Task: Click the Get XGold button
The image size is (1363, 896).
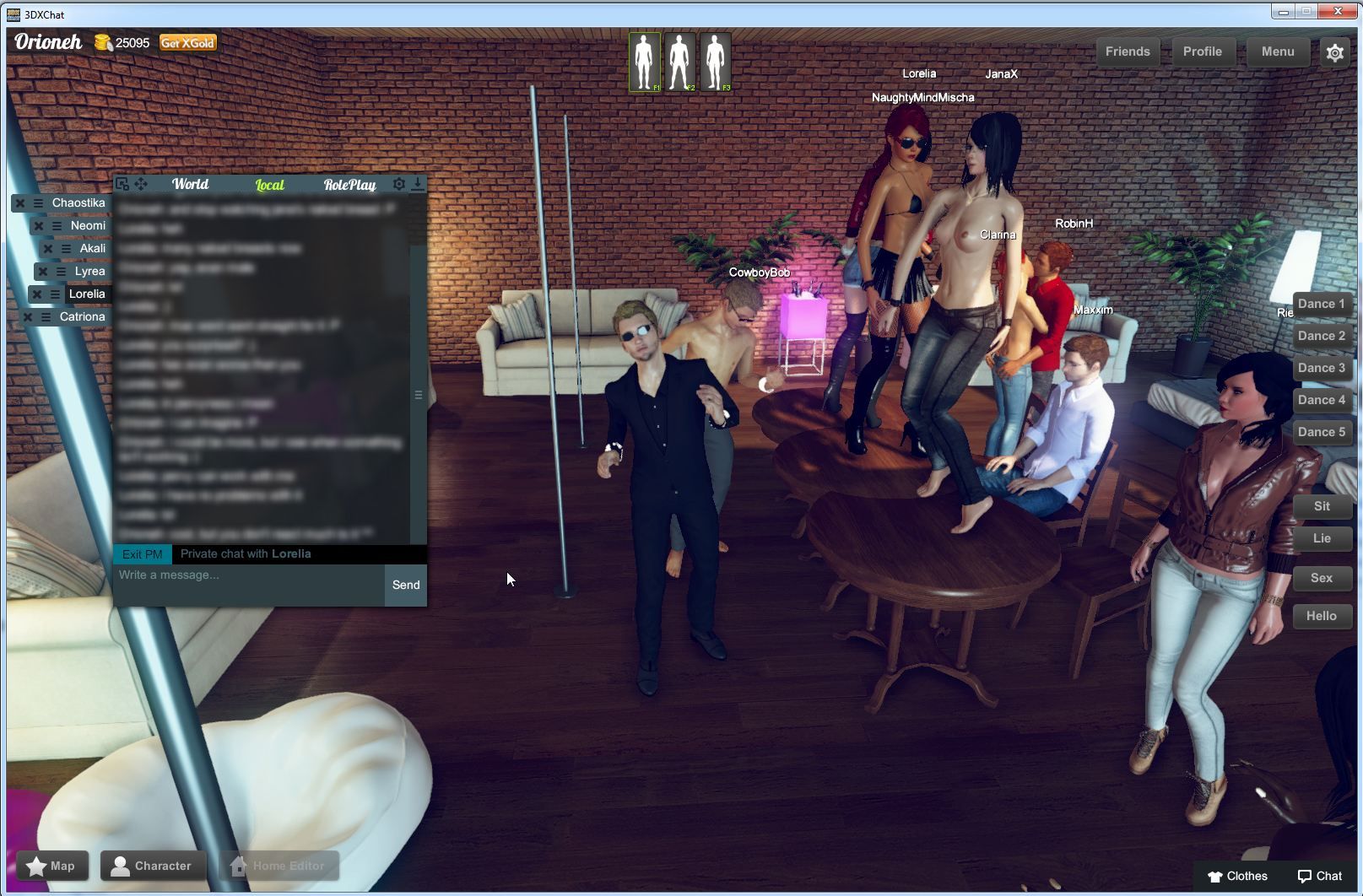Action: [x=187, y=41]
